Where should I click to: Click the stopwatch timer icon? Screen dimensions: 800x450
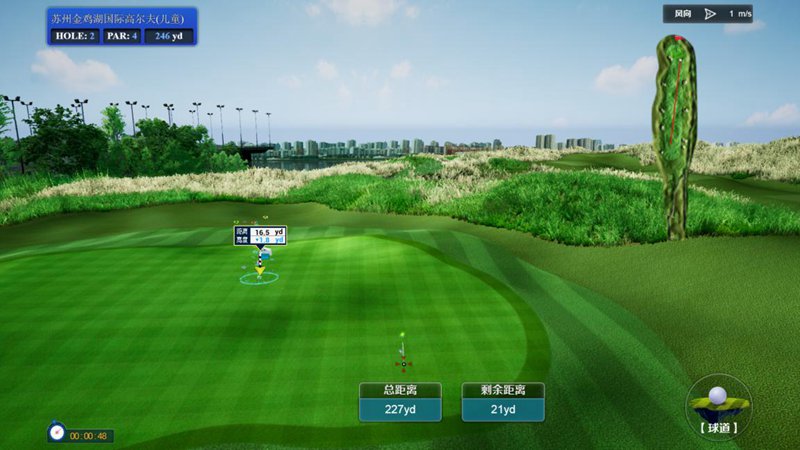click(57, 433)
